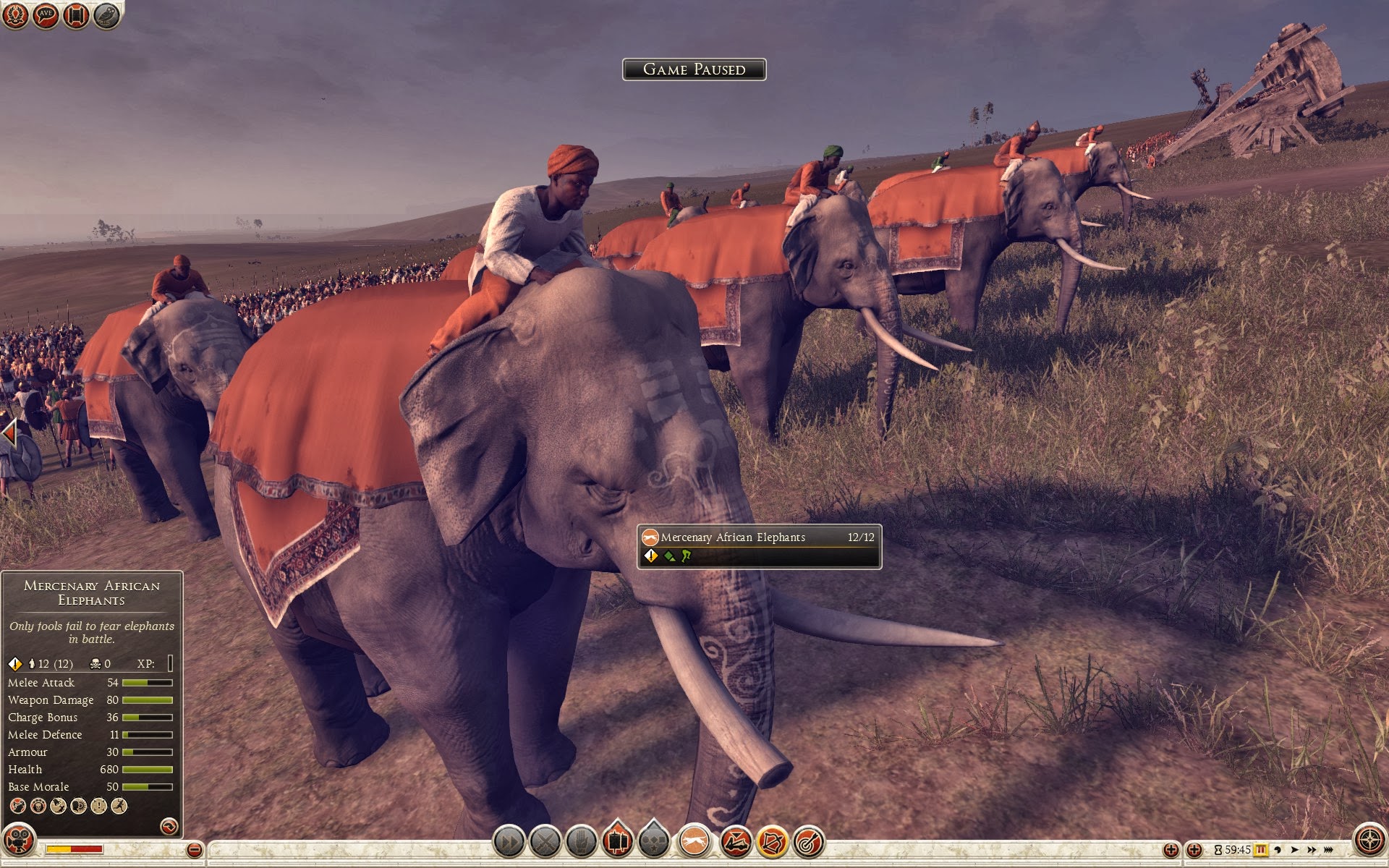Click the crossed swords melee button
The width and height of the screenshot is (1389, 868).
pos(545,841)
